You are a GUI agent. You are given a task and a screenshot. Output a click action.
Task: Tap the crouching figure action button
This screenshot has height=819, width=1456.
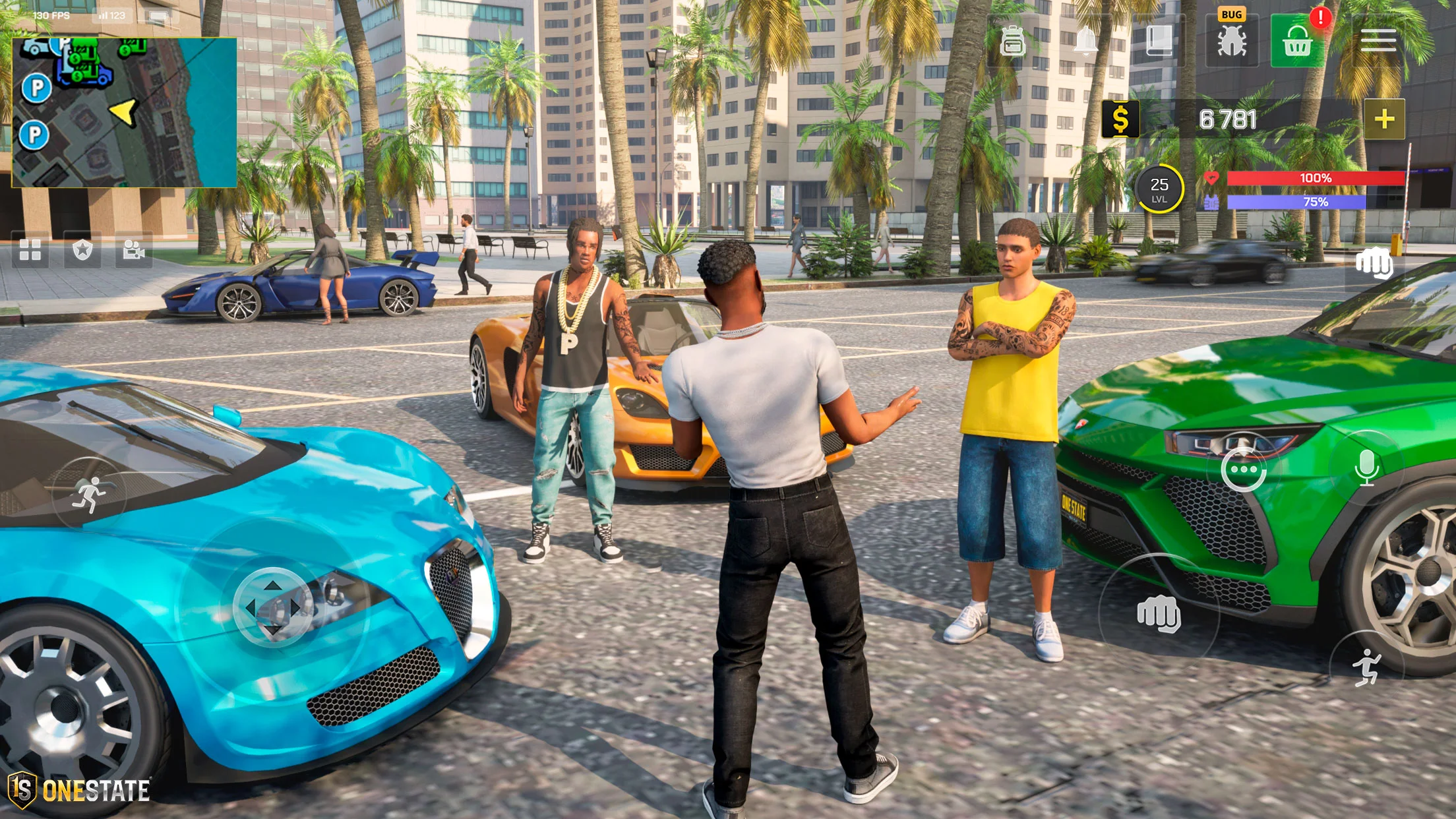pos(1366,667)
